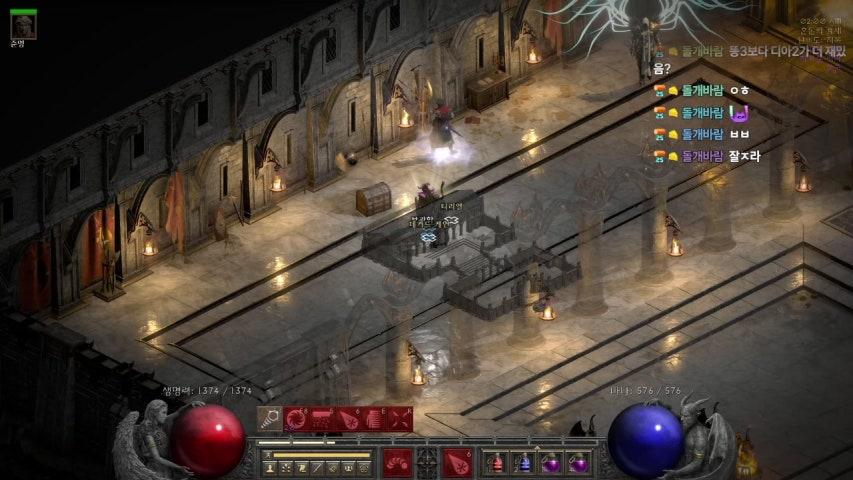Viewport: 853px width, 480px height.
Task: Select the red stacked-layers skill icon
Action: click(374, 419)
